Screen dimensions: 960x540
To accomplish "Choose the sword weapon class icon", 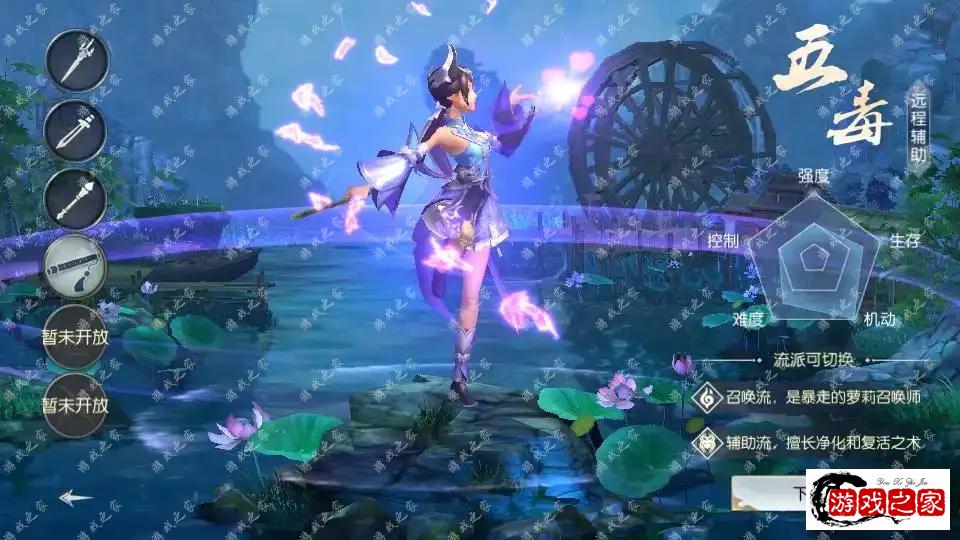I will coord(75,129).
